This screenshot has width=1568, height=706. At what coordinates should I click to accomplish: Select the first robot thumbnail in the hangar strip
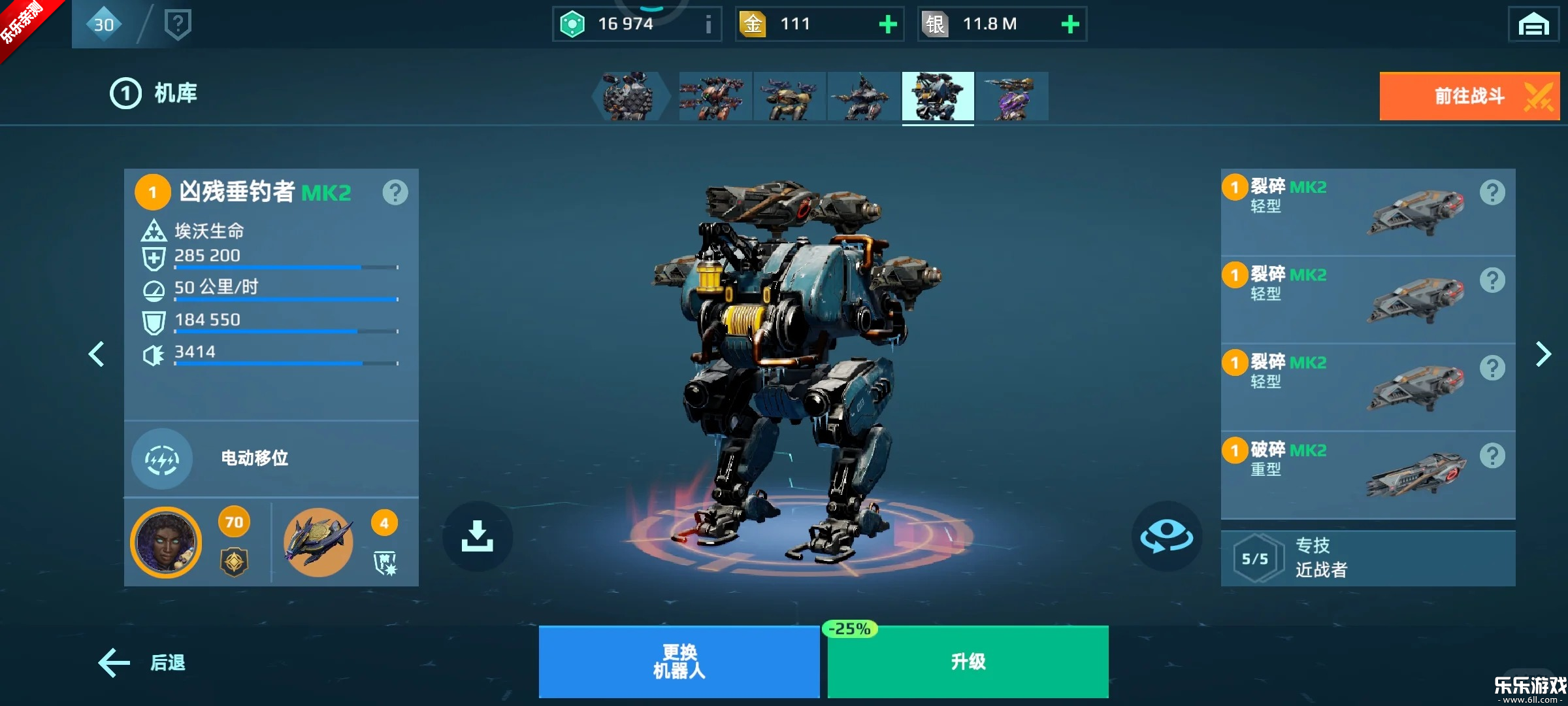[x=631, y=97]
